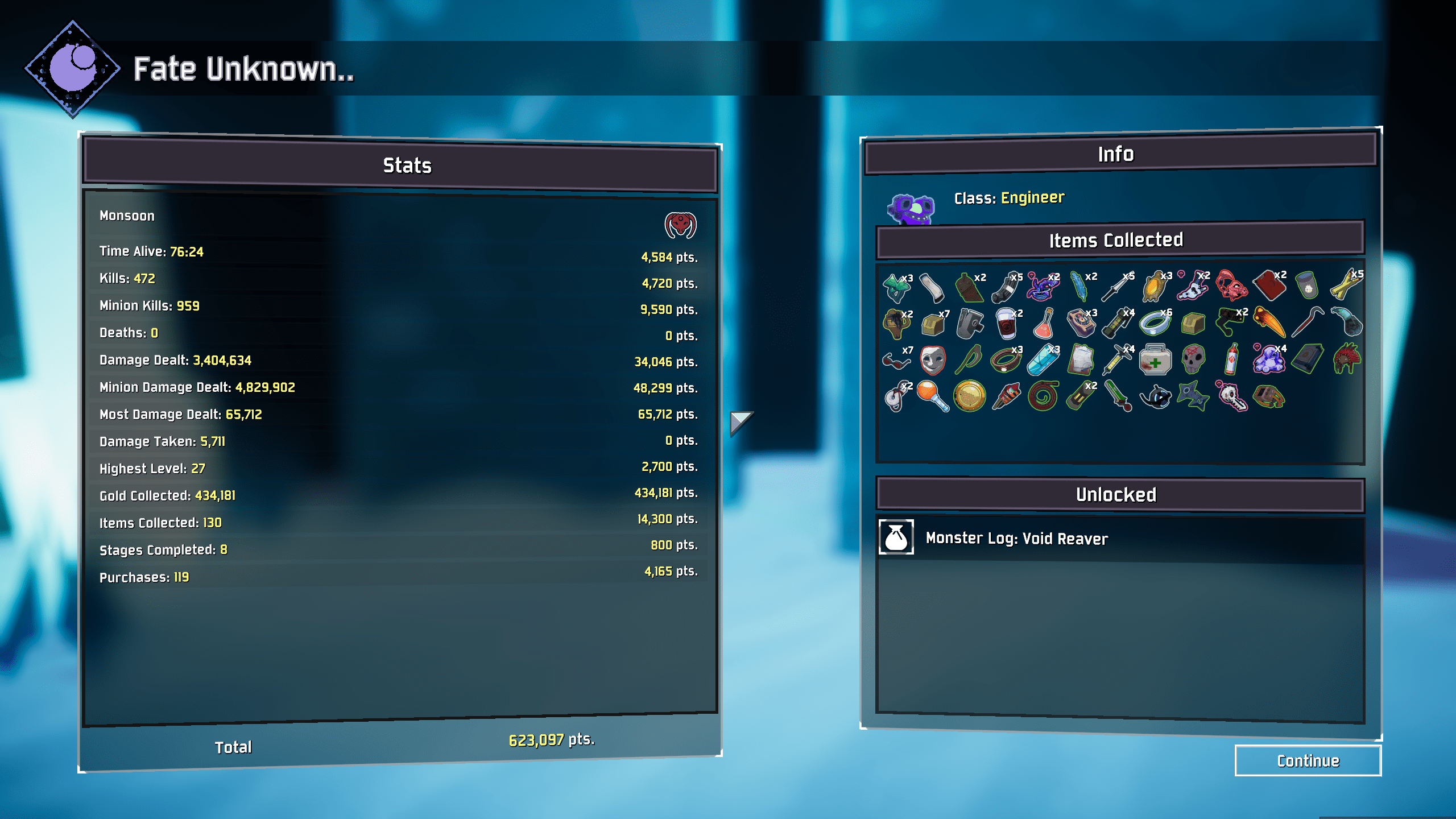Image resolution: width=1456 pixels, height=819 pixels.
Task: Inspect the red fire extinguisher item
Action: point(1231,360)
